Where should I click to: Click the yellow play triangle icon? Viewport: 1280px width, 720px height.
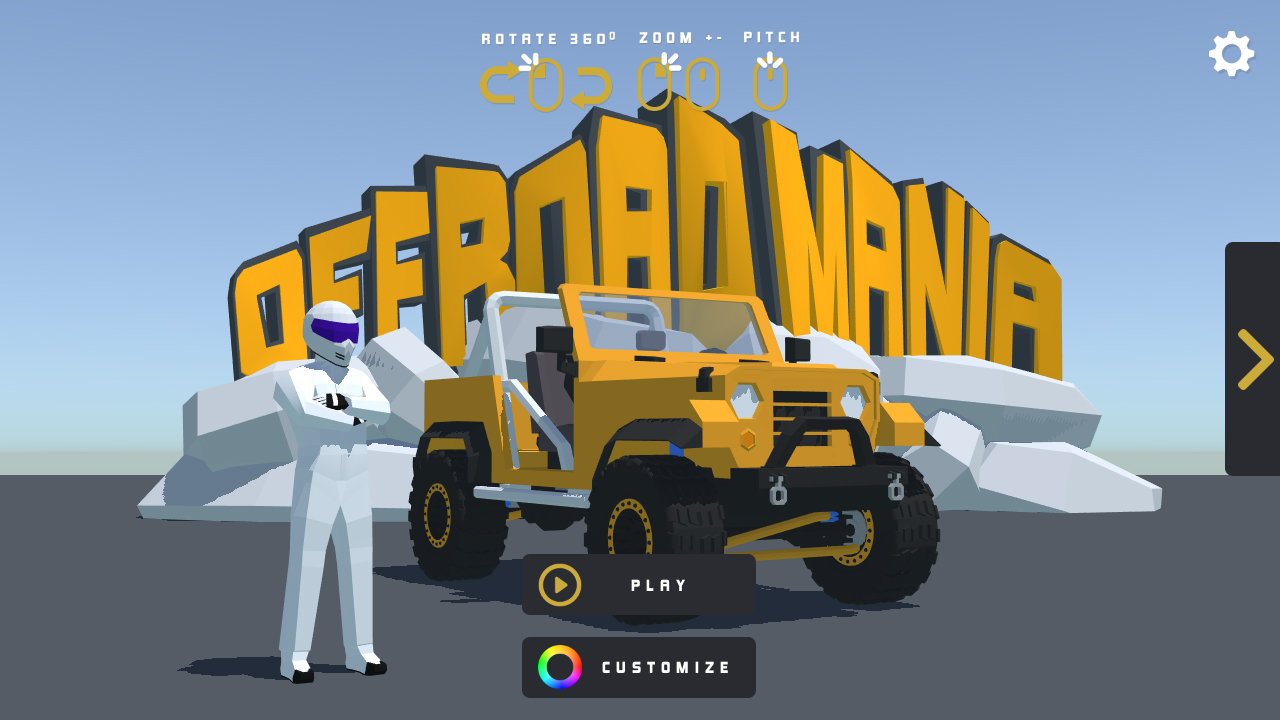point(560,584)
